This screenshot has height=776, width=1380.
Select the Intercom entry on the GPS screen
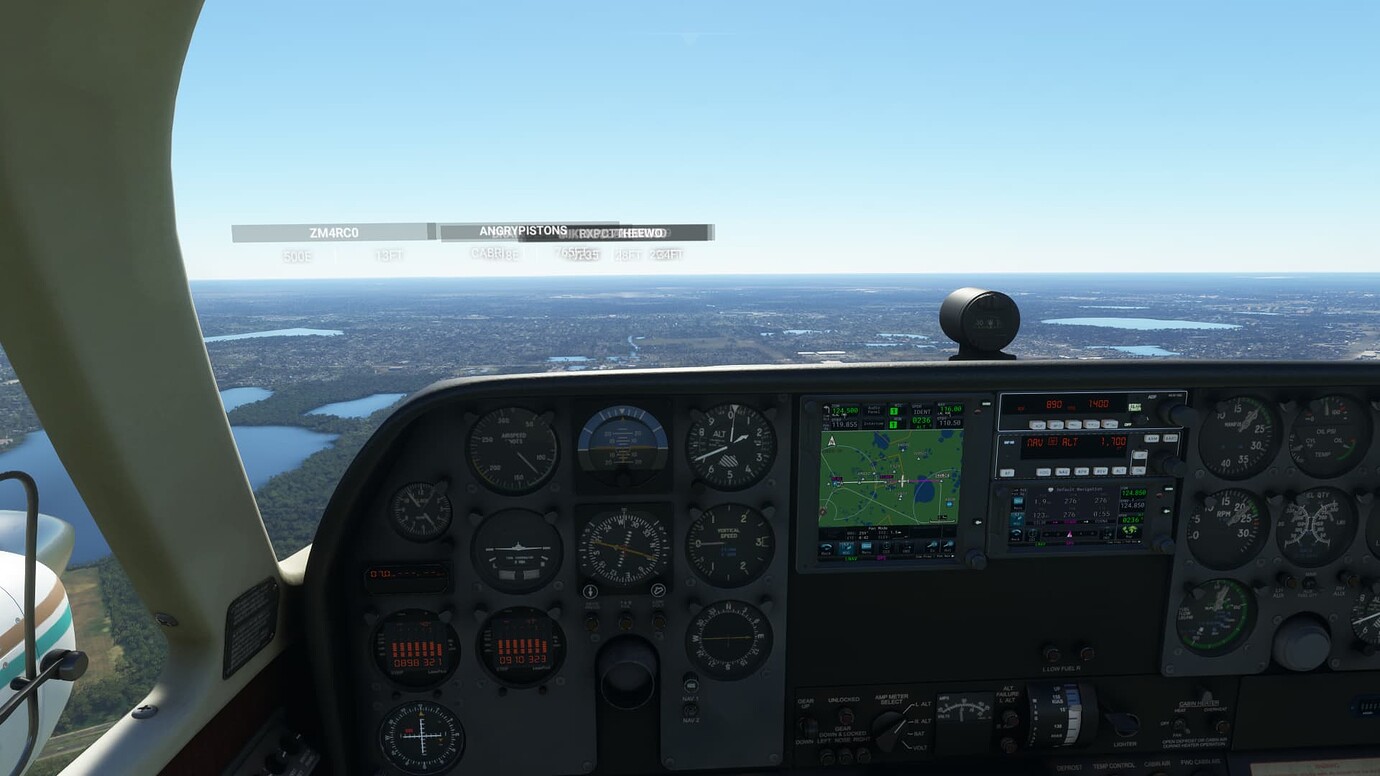872,423
